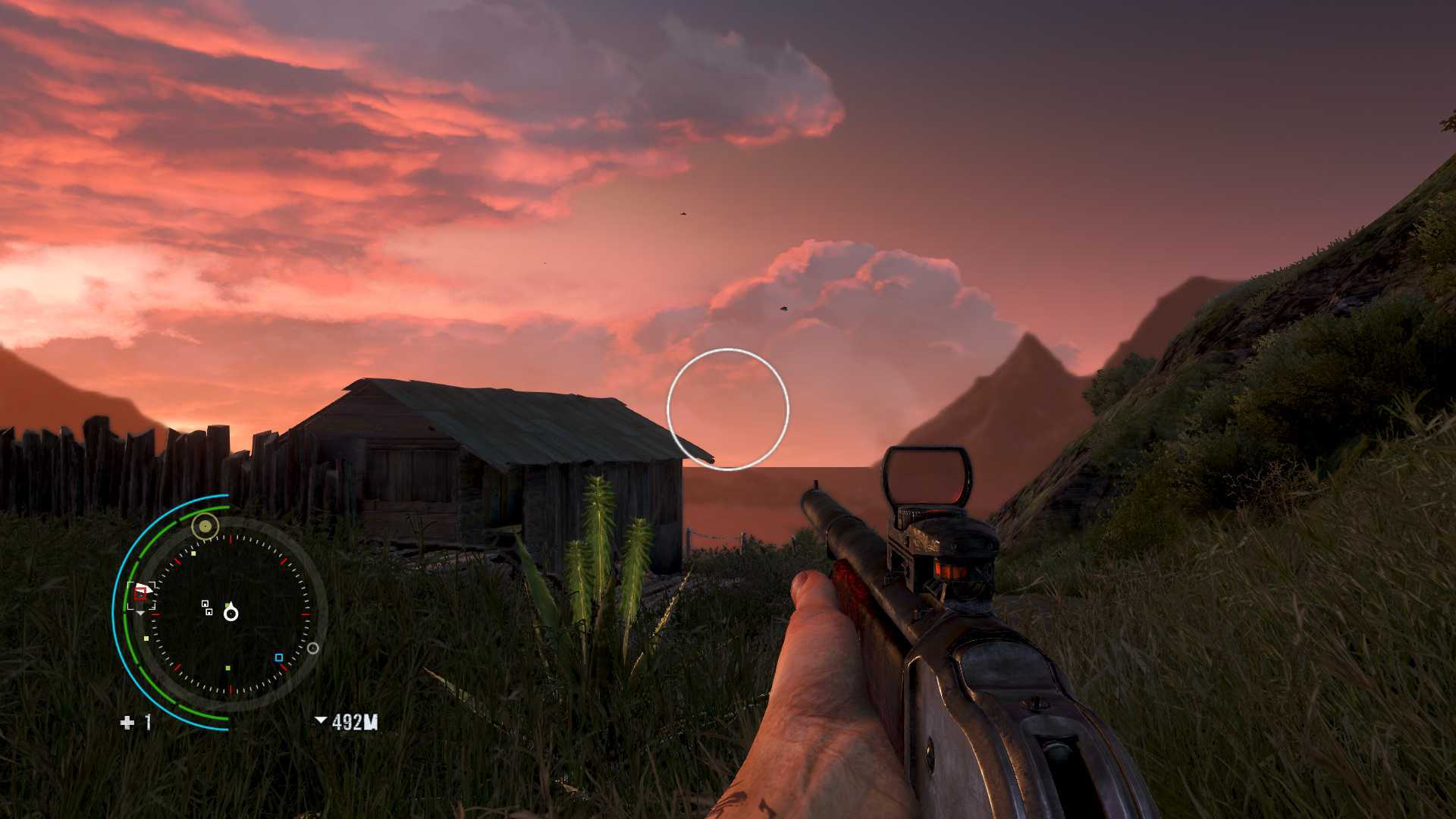Click the red objective marker on minimap edge
1456x819 pixels.
[x=140, y=594]
